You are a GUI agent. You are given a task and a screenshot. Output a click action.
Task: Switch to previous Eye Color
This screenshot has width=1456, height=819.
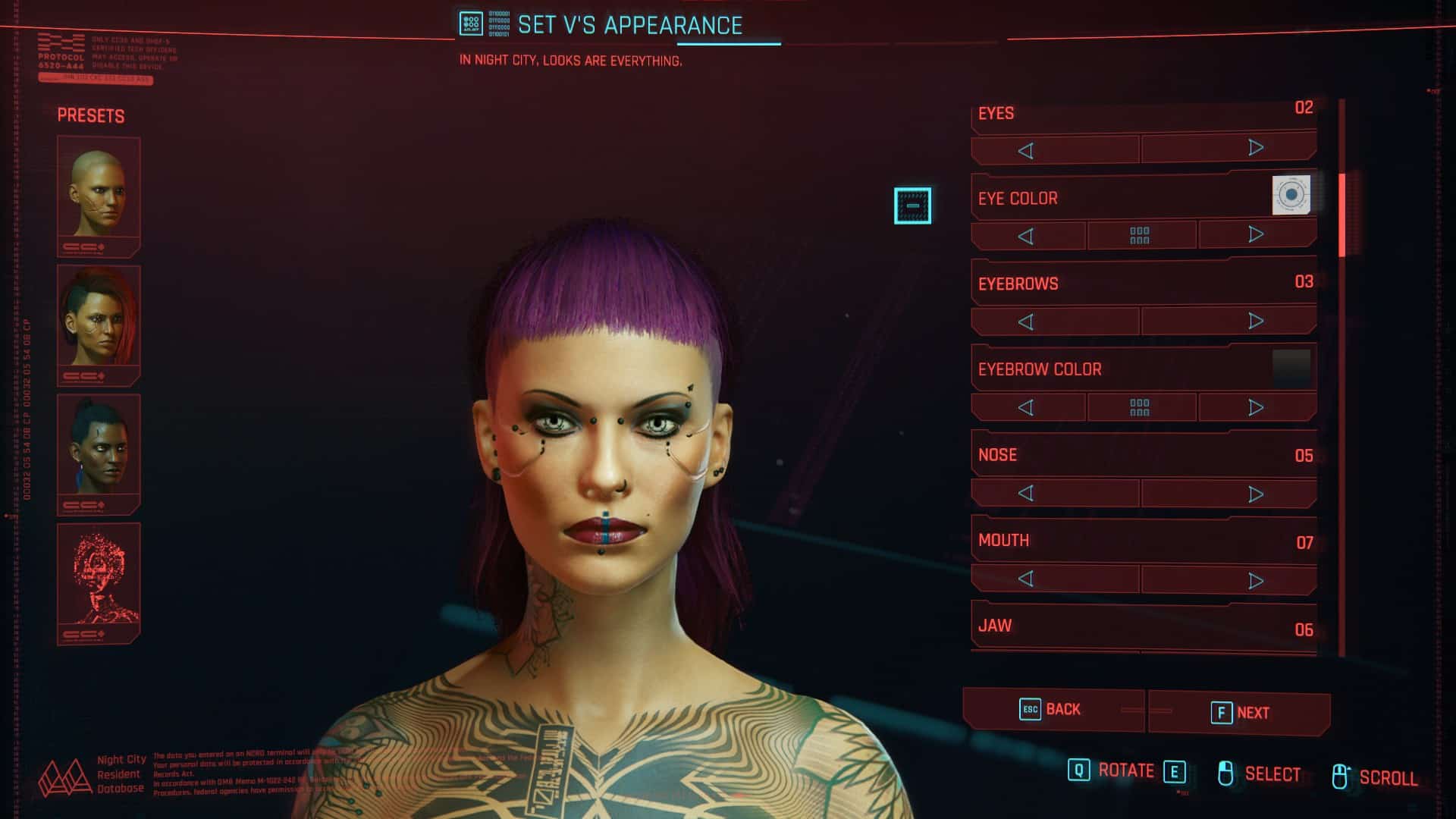point(1026,236)
